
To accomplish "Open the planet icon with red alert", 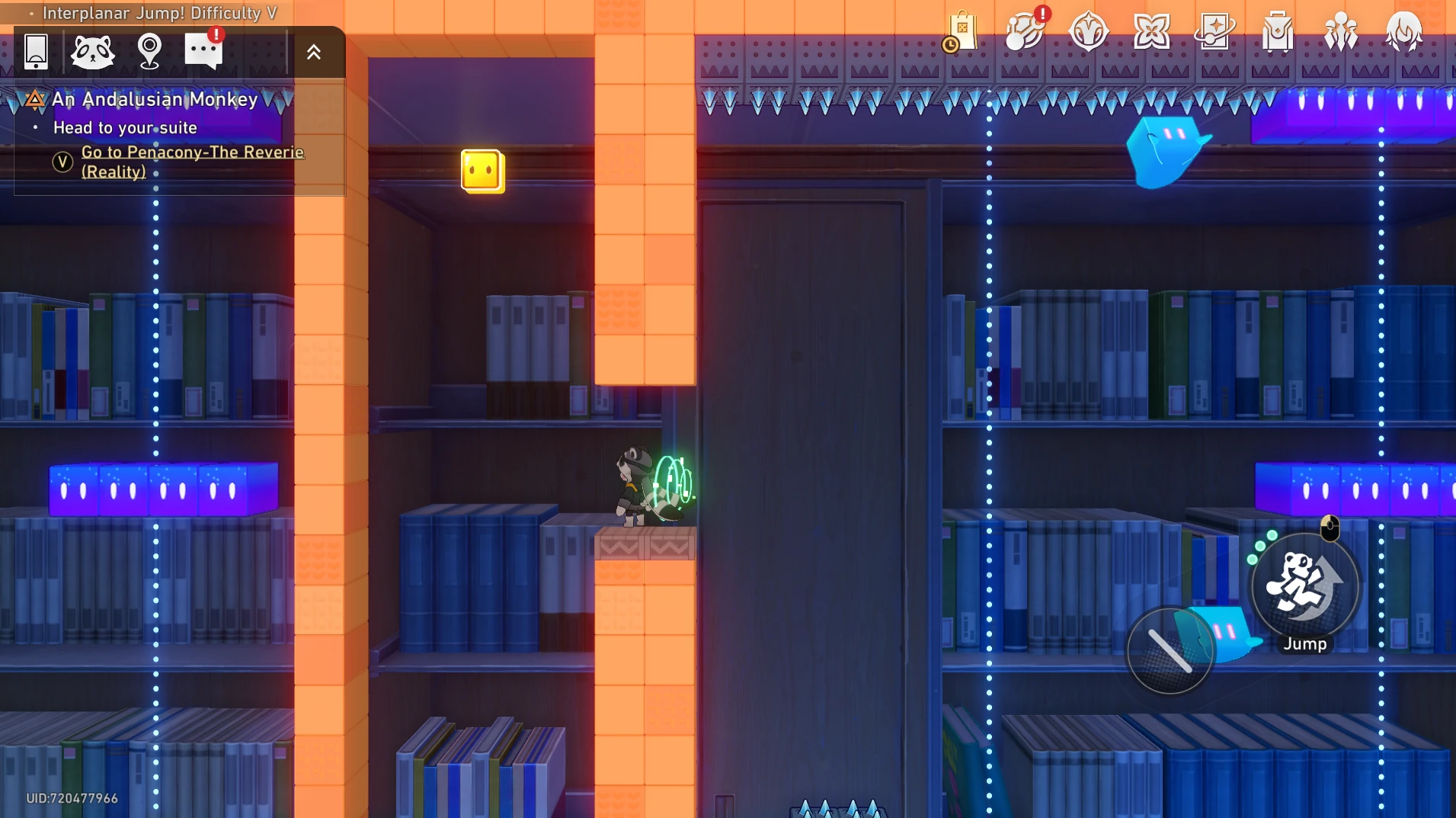I will tap(1025, 33).
